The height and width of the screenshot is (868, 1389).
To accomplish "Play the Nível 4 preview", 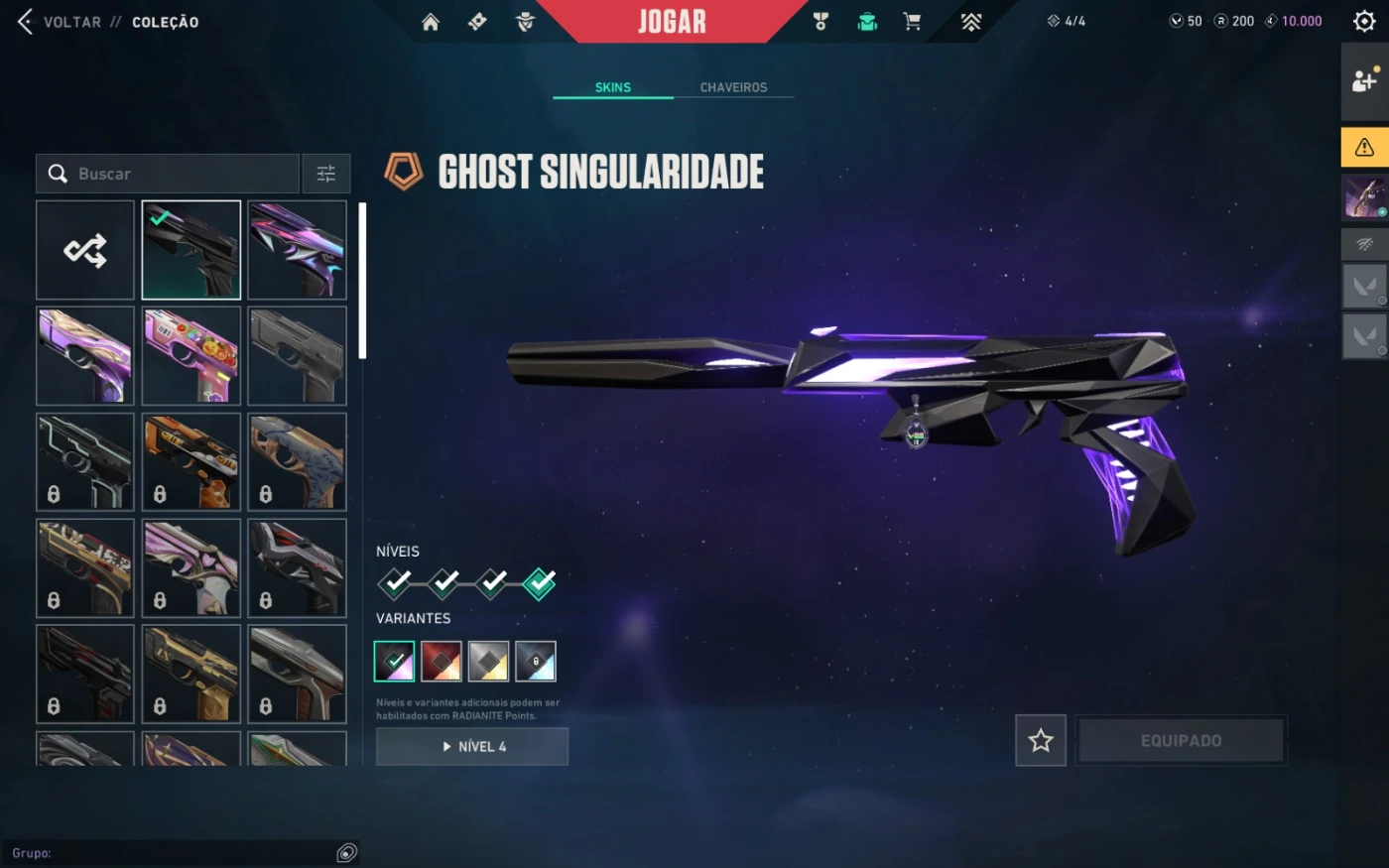I will 472,746.
